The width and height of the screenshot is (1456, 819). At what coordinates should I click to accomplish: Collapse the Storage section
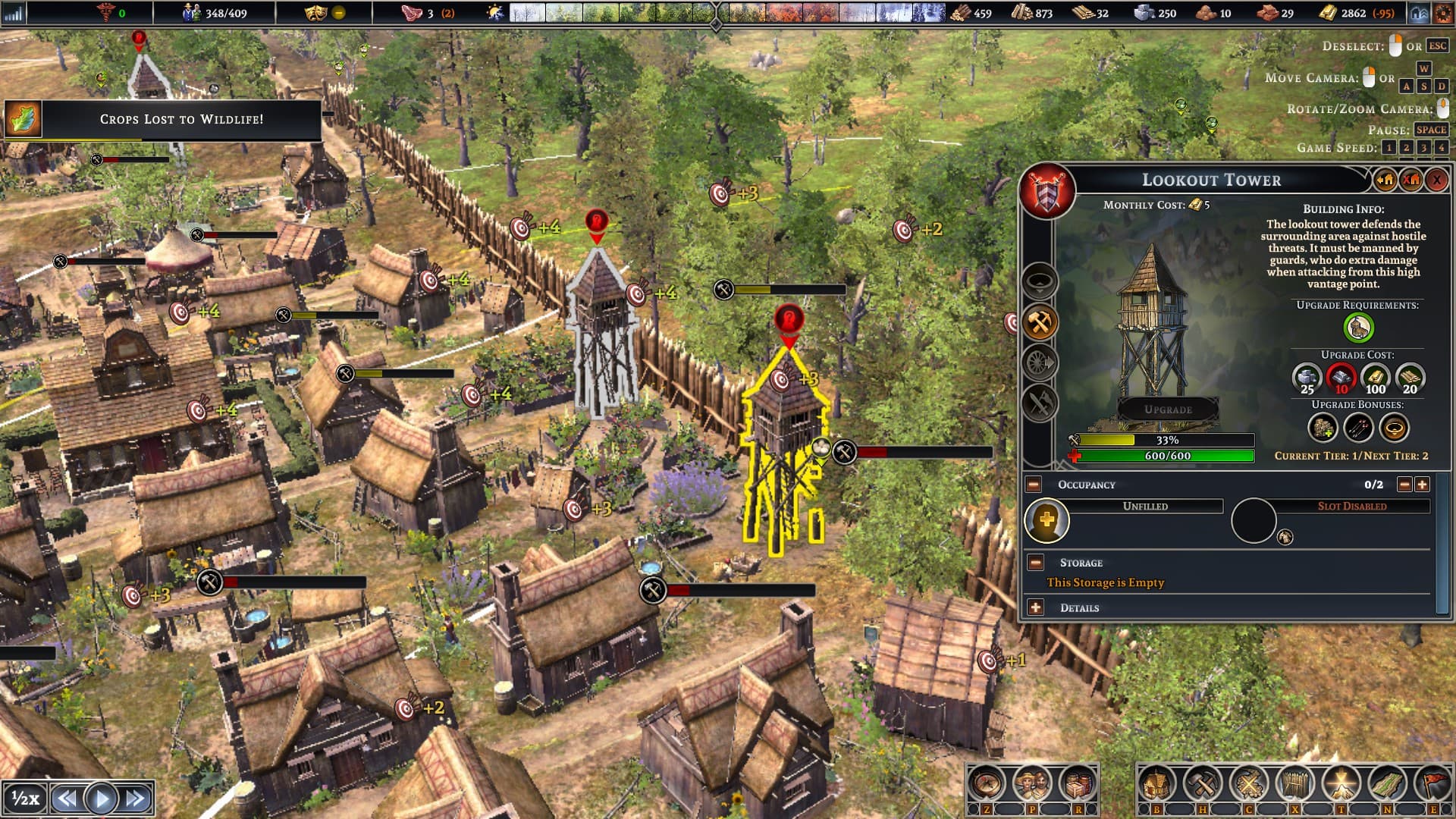[x=1036, y=563]
